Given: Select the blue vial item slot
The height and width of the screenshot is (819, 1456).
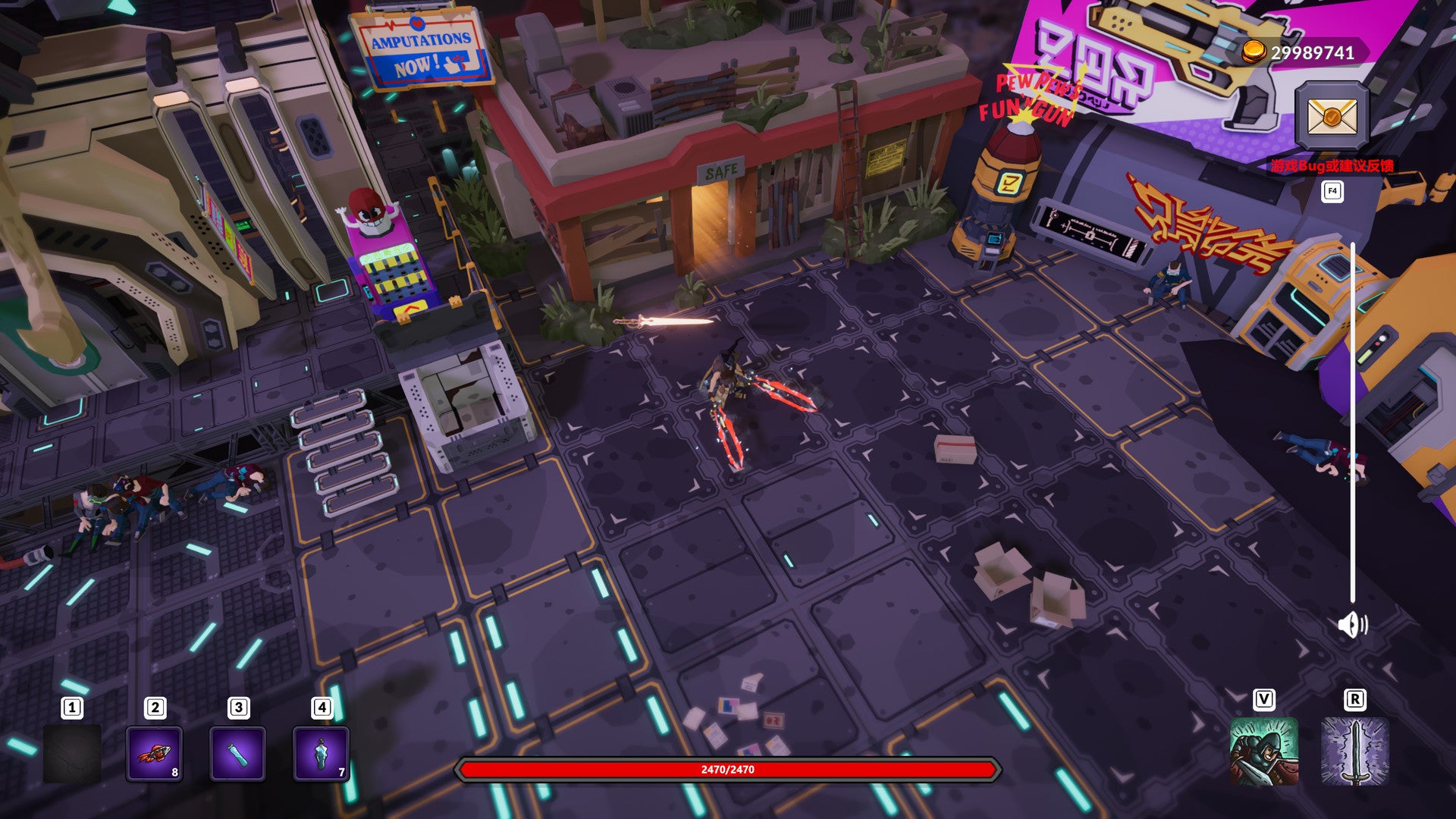Looking at the screenshot, I should [x=237, y=753].
